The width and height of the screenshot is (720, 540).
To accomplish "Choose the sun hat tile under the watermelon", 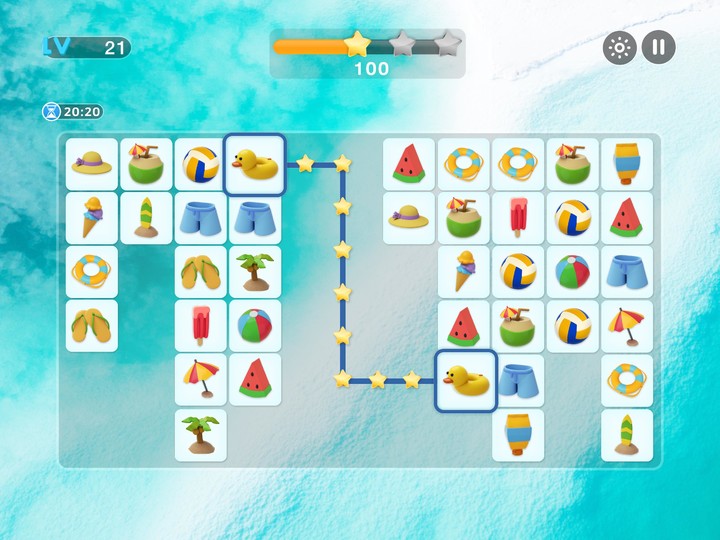I will tap(409, 218).
